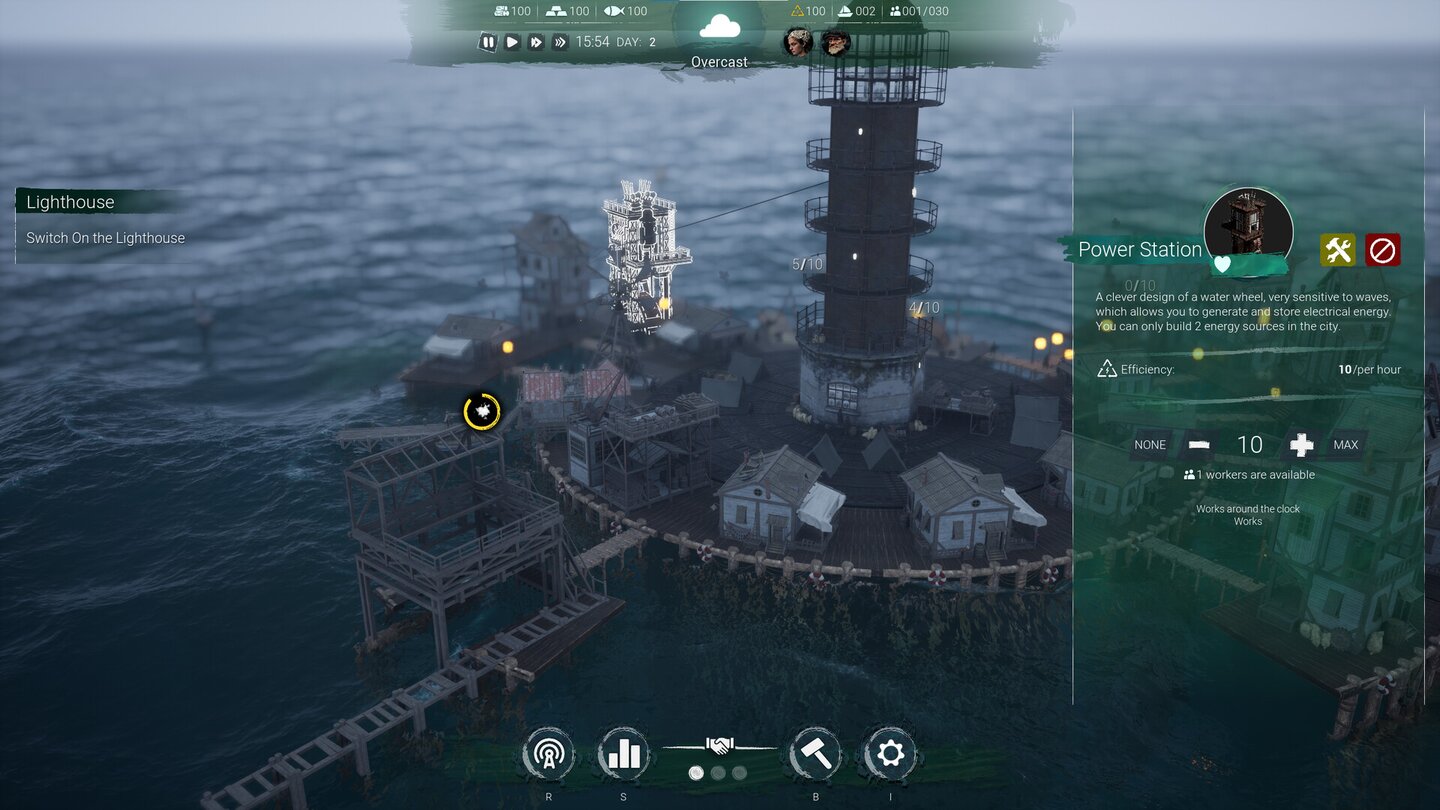
Task: Increase assigned workers with plus button
Action: point(1301,445)
